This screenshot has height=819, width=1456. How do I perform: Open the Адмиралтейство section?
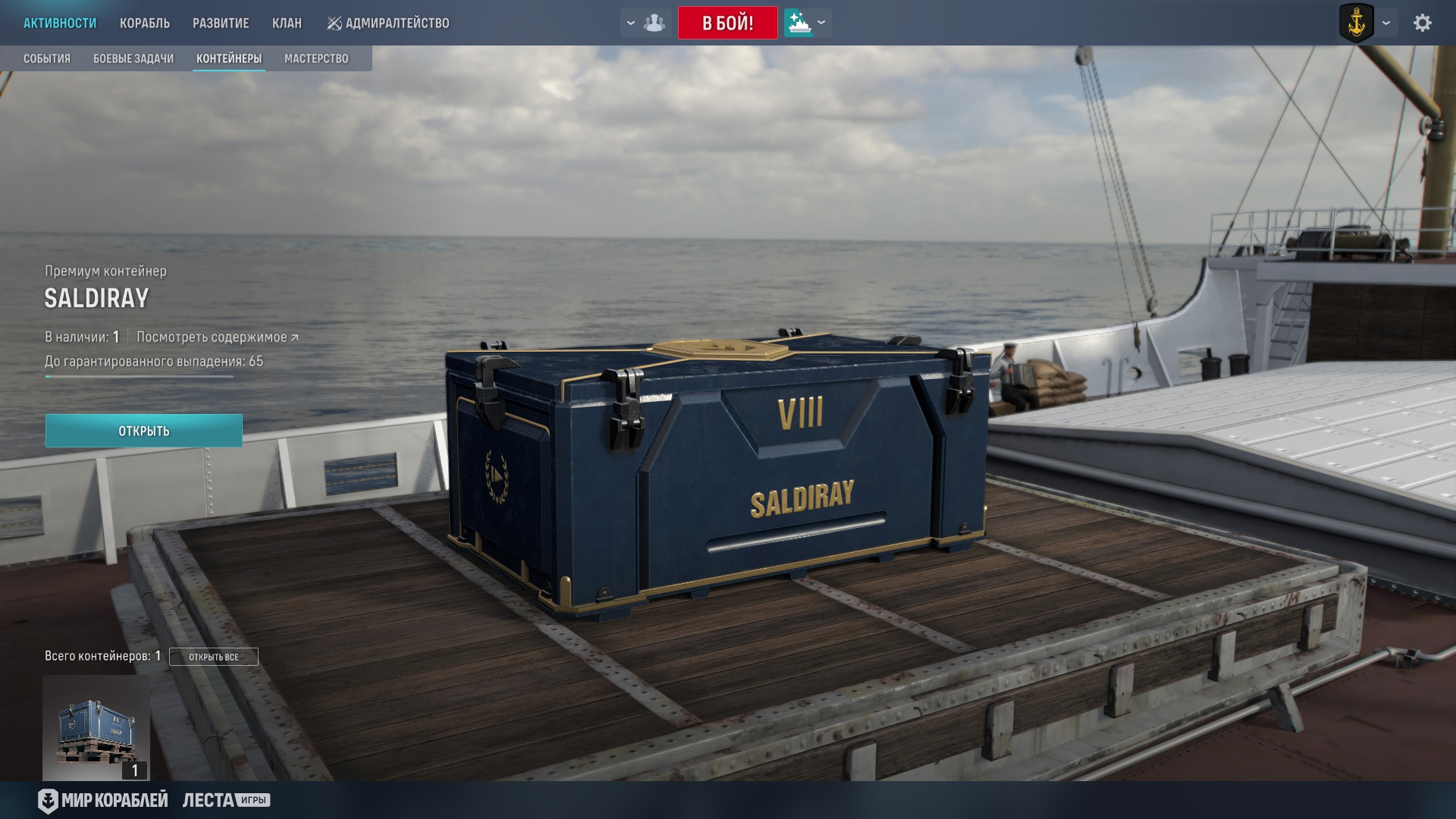[x=388, y=24]
